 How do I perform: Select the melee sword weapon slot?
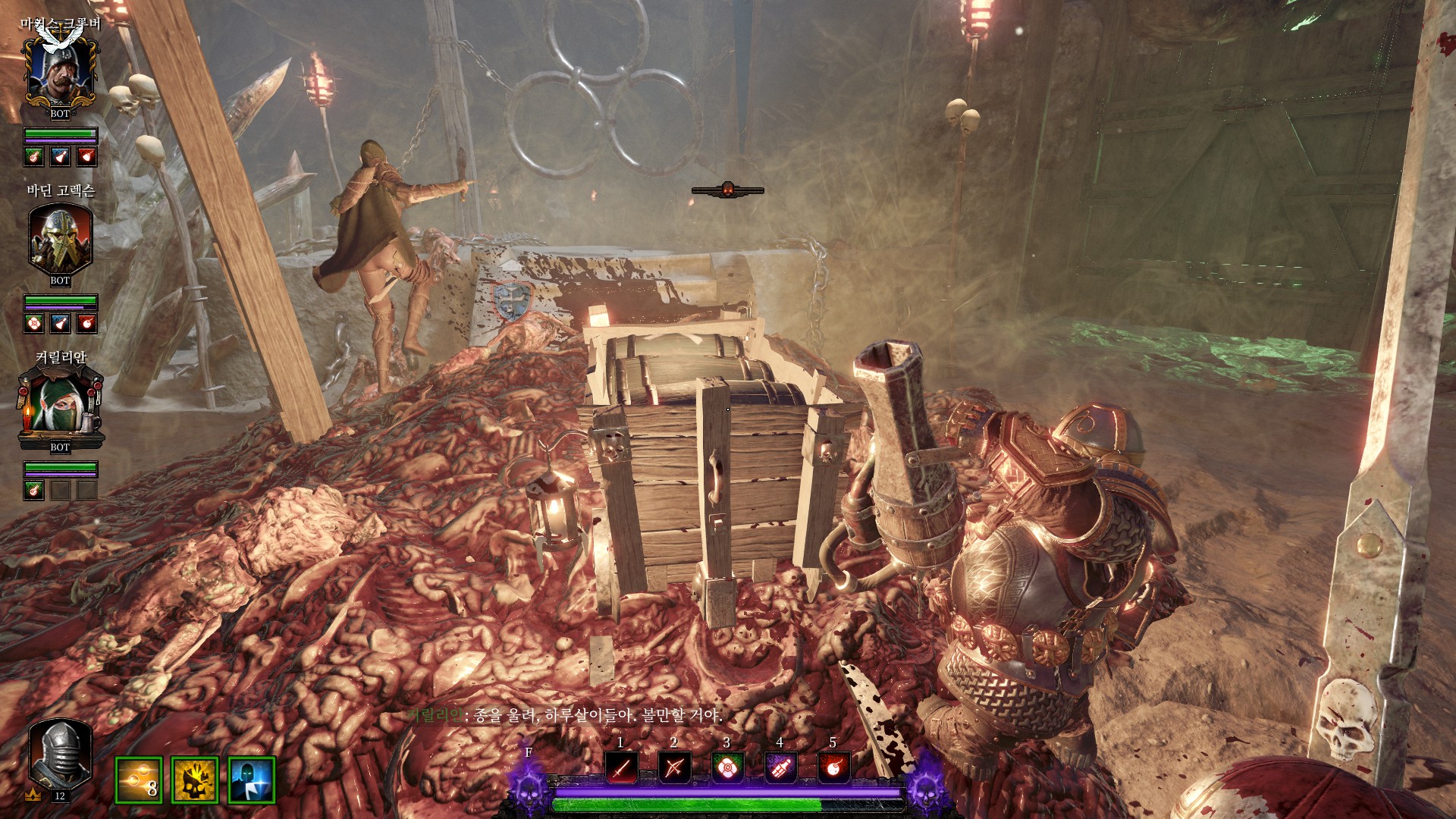point(621,768)
